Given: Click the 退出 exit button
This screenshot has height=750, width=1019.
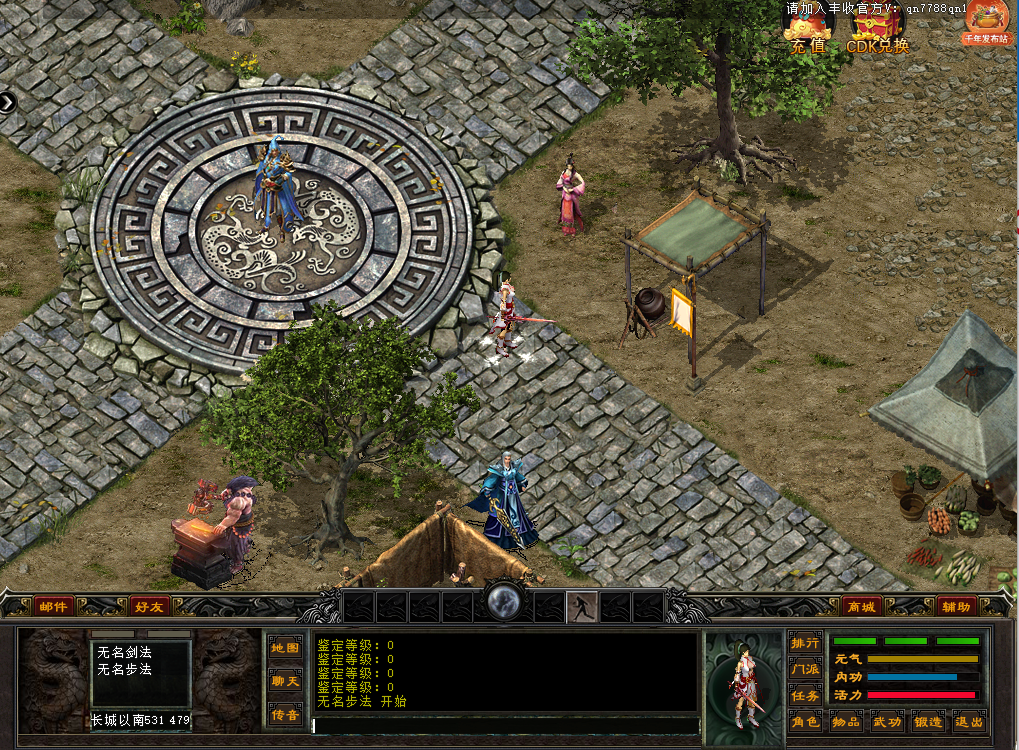Looking at the screenshot, I should [x=968, y=721].
